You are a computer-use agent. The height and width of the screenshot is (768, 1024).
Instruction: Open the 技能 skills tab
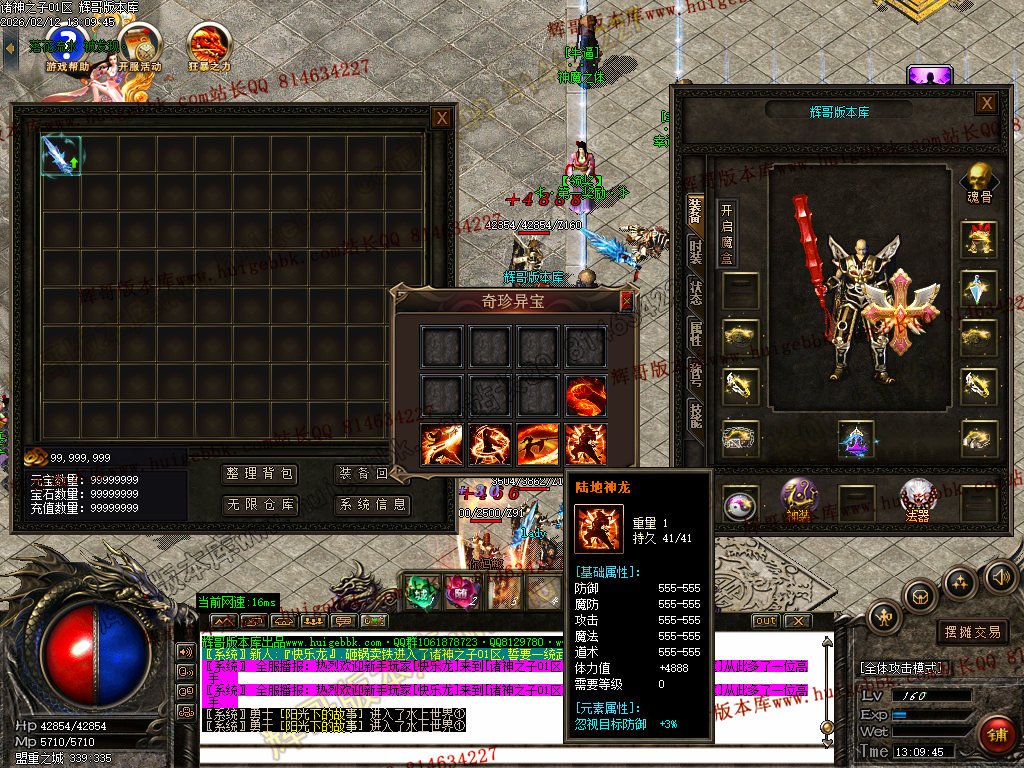pyautogui.click(x=695, y=412)
